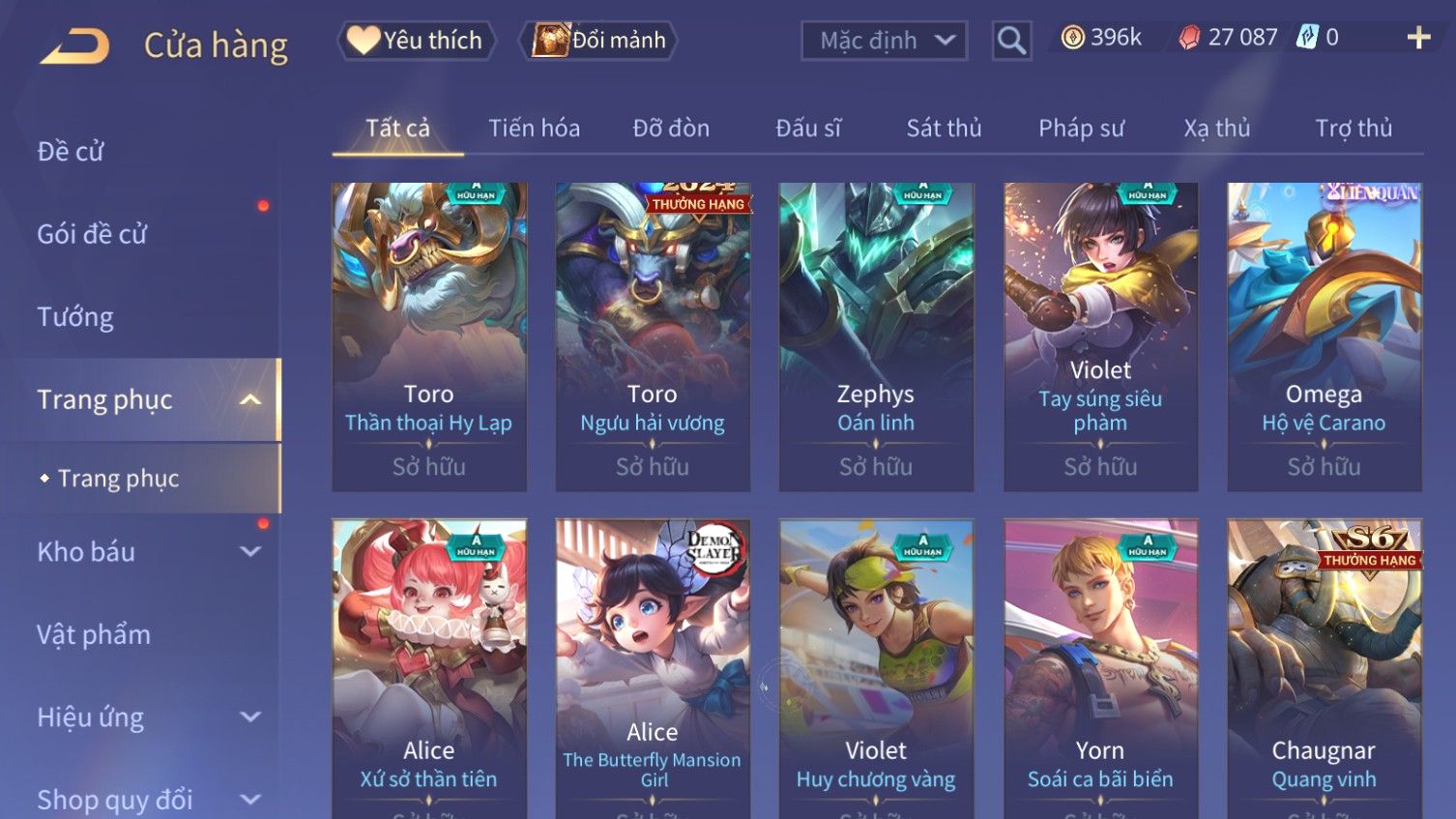The width and height of the screenshot is (1456, 819).
Task: View the Trợ thủ tab
Action: pos(1354,128)
